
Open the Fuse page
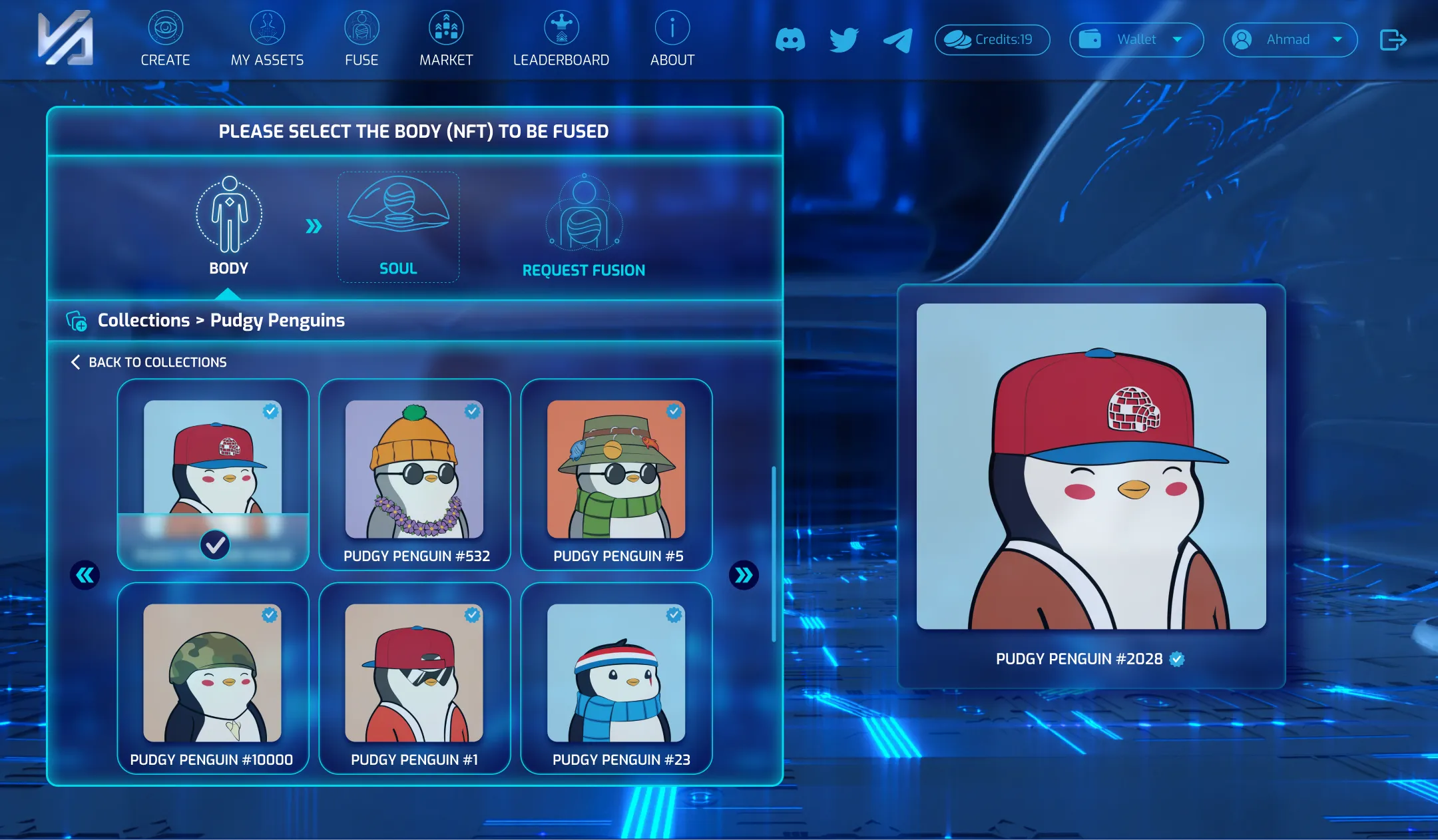(361, 40)
